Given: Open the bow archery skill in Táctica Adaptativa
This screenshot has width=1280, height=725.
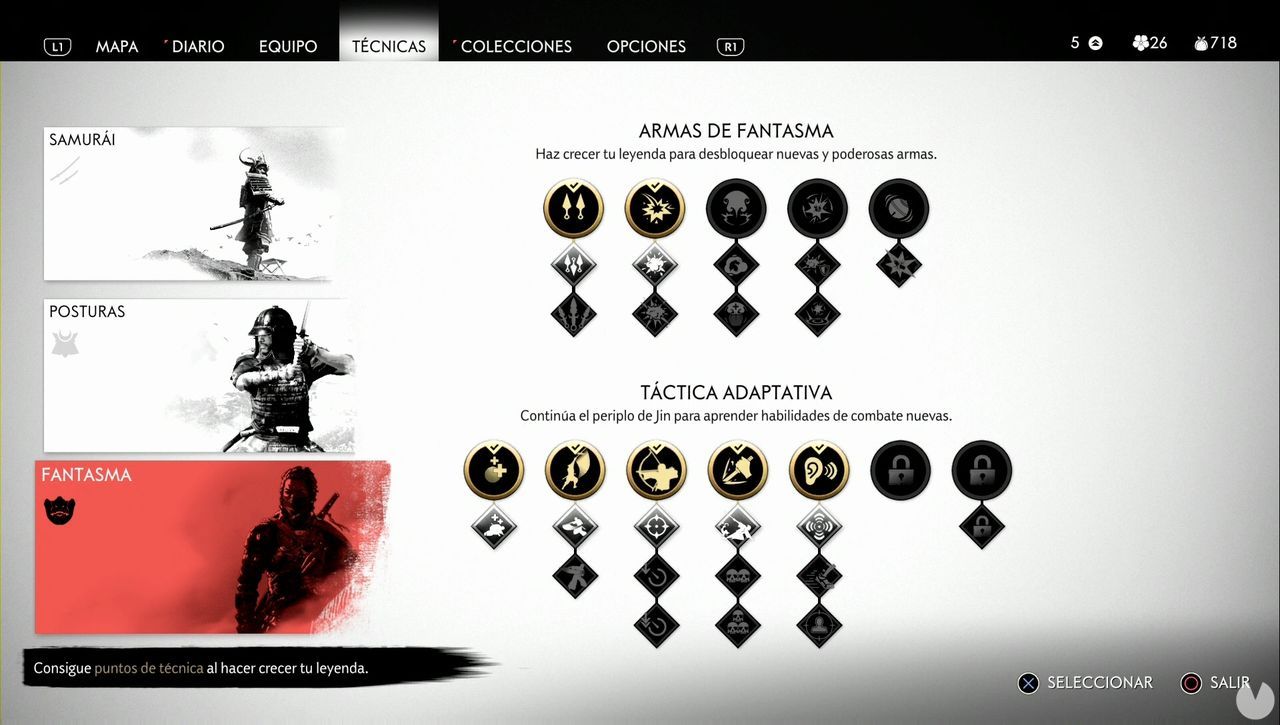Looking at the screenshot, I should pos(656,469).
